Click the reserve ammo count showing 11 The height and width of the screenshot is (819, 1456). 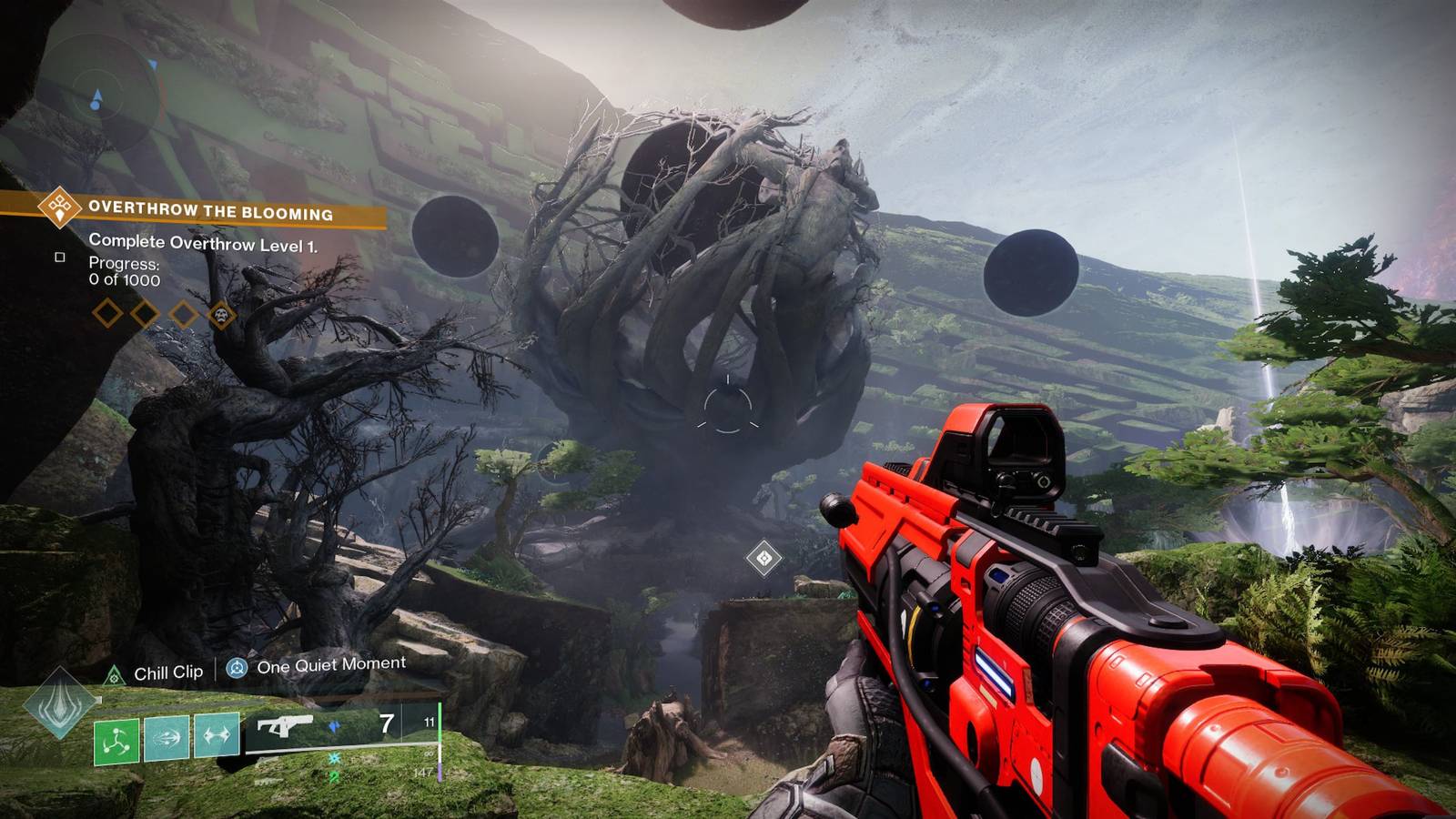(x=430, y=722)
